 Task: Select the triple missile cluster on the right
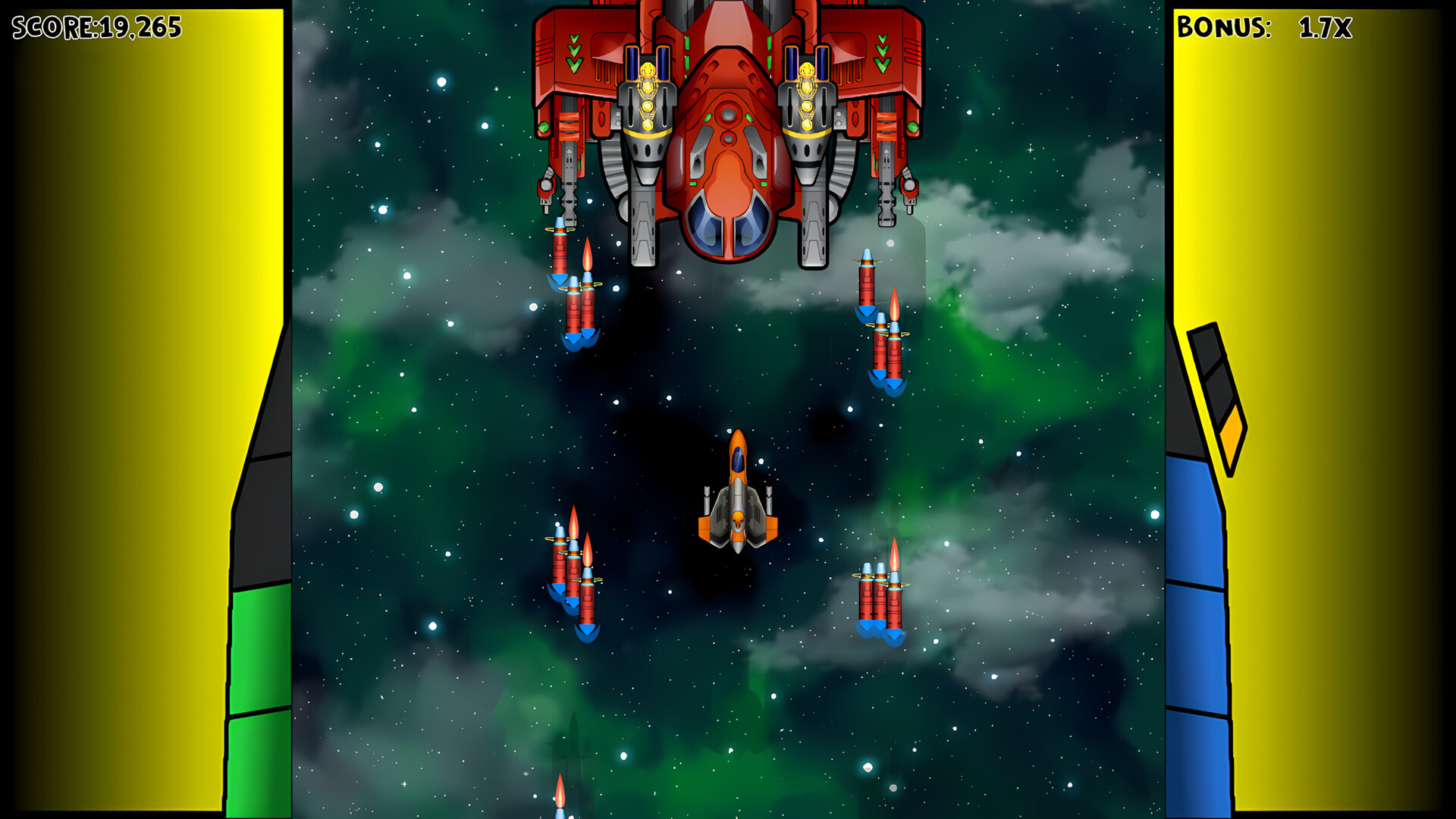(882, 599)
